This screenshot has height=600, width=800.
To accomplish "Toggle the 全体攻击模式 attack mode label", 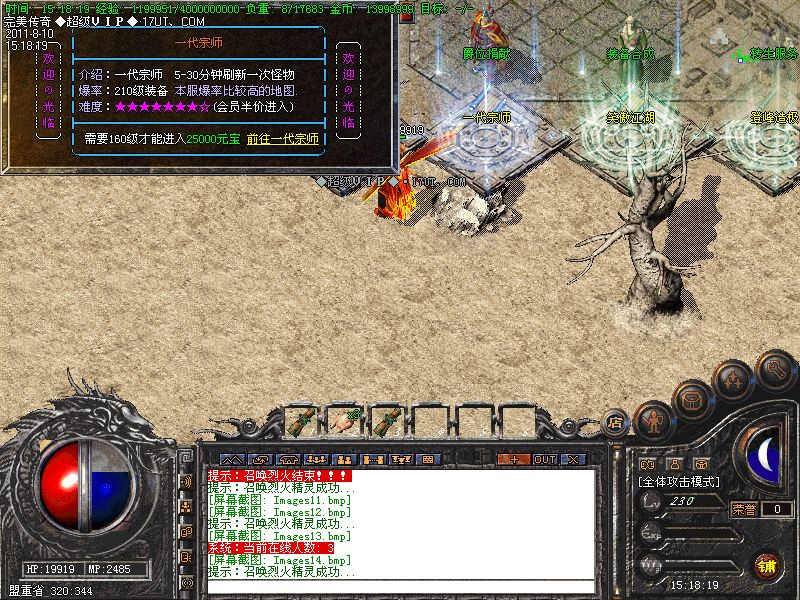I will [680, 481].
